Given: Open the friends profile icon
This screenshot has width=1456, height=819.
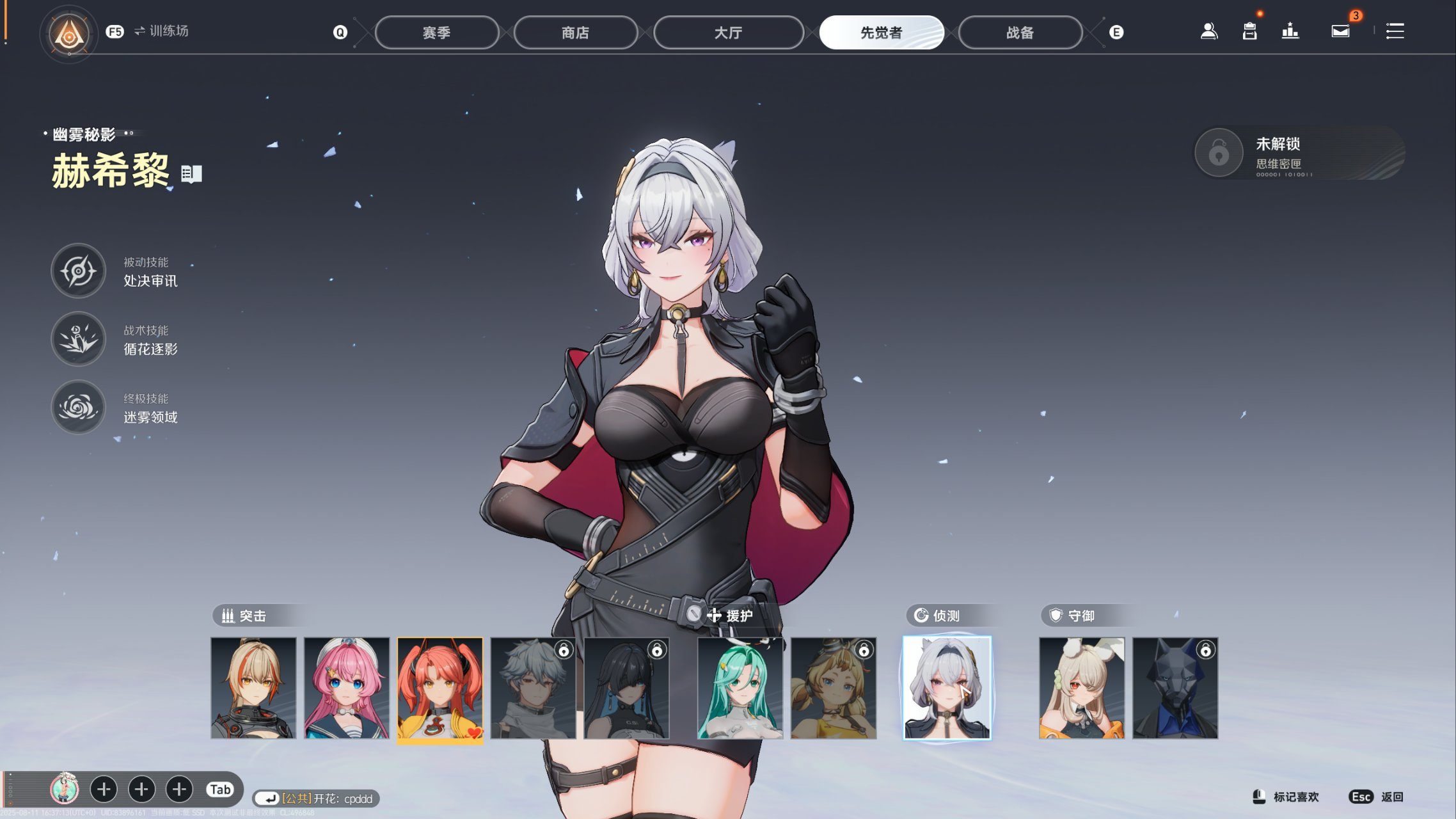Looking at the screenshot, I should (1208, 31).
